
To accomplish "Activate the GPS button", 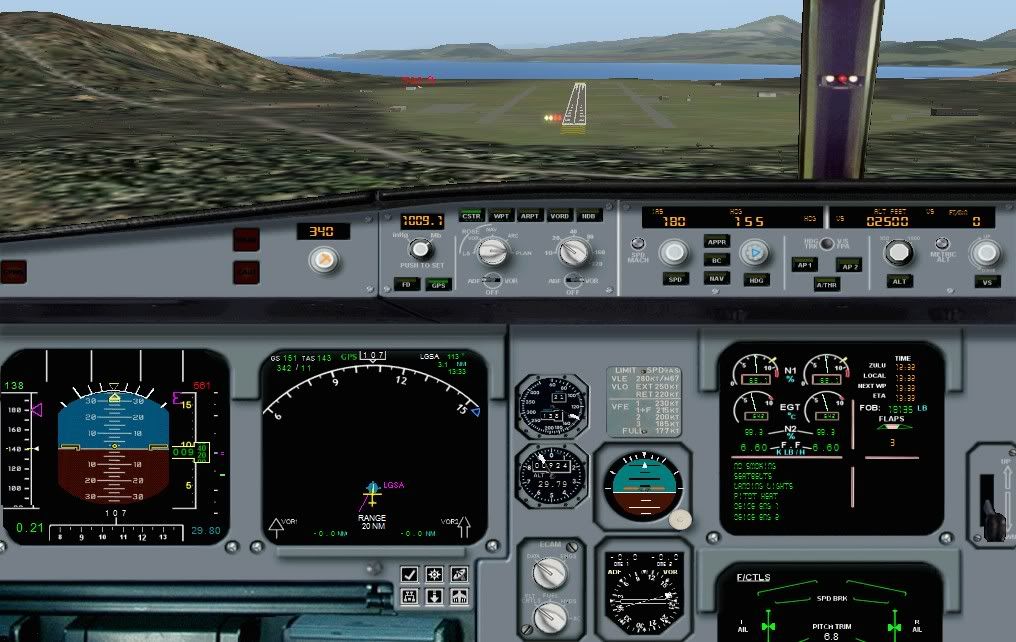I will point(438,284).
